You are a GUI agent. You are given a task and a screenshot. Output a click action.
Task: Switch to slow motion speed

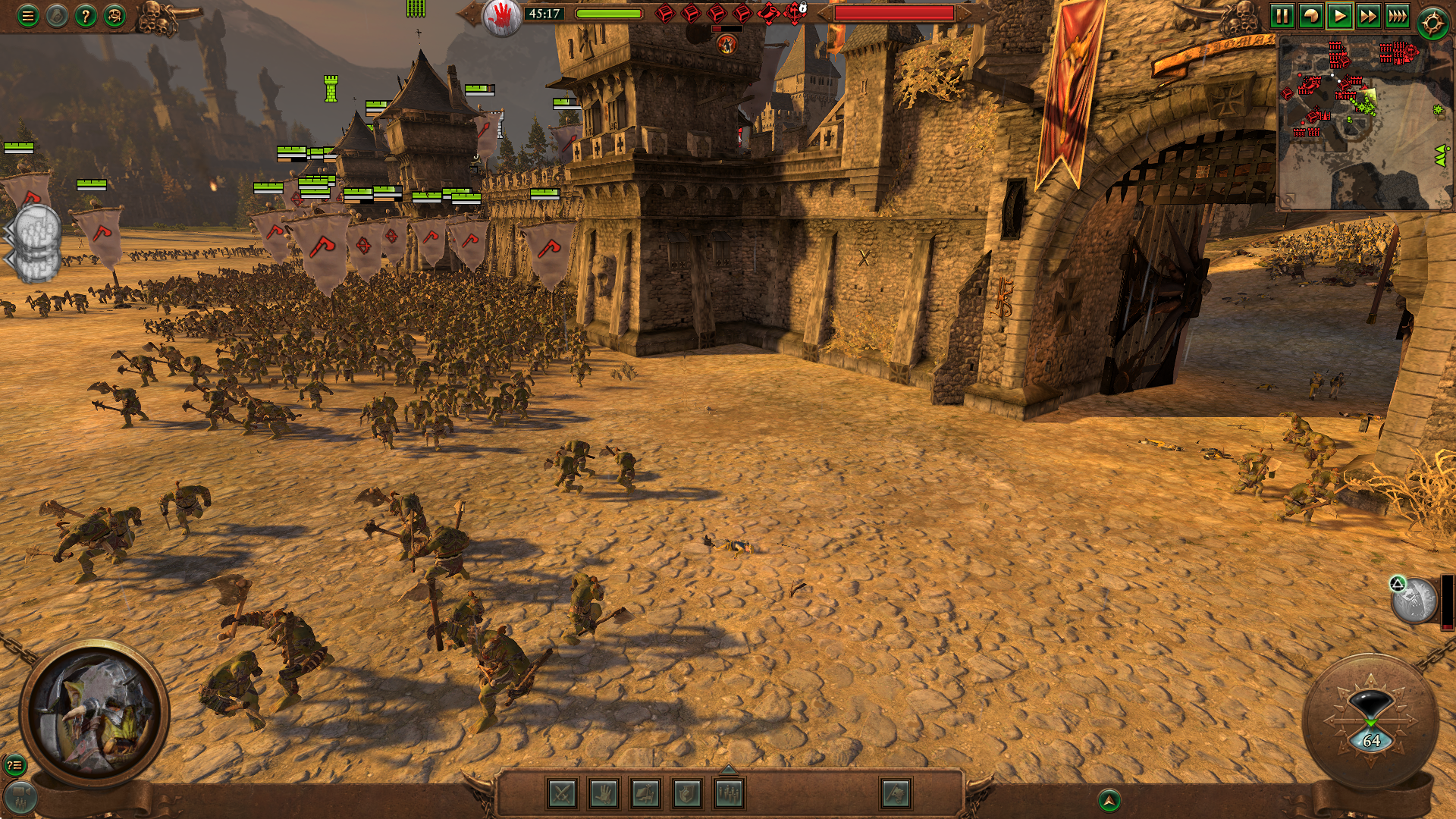(1310, 16)
